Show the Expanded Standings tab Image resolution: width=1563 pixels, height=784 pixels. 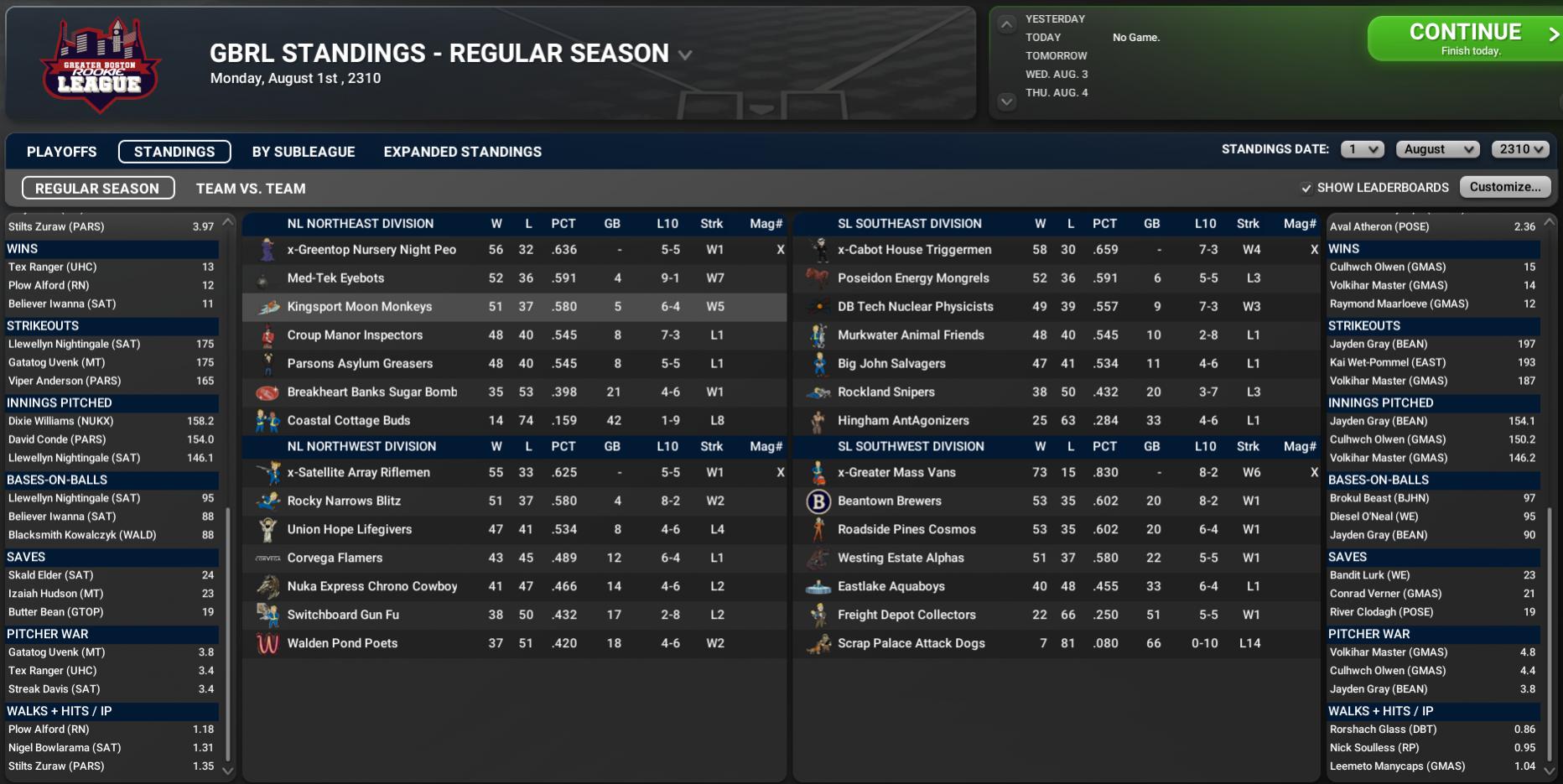tap(462, 152)
